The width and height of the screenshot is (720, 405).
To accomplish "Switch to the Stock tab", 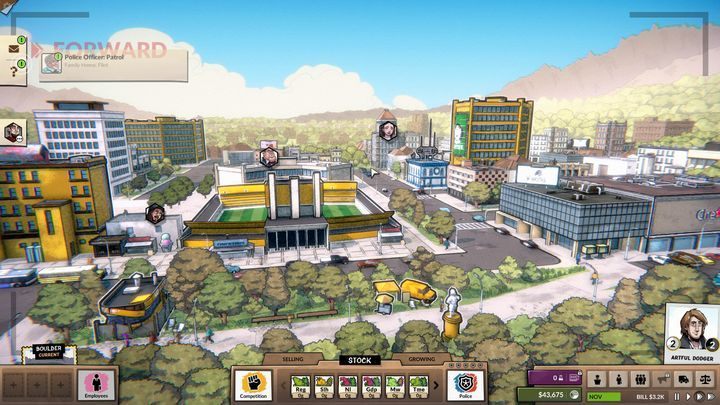I will [358, 360].
